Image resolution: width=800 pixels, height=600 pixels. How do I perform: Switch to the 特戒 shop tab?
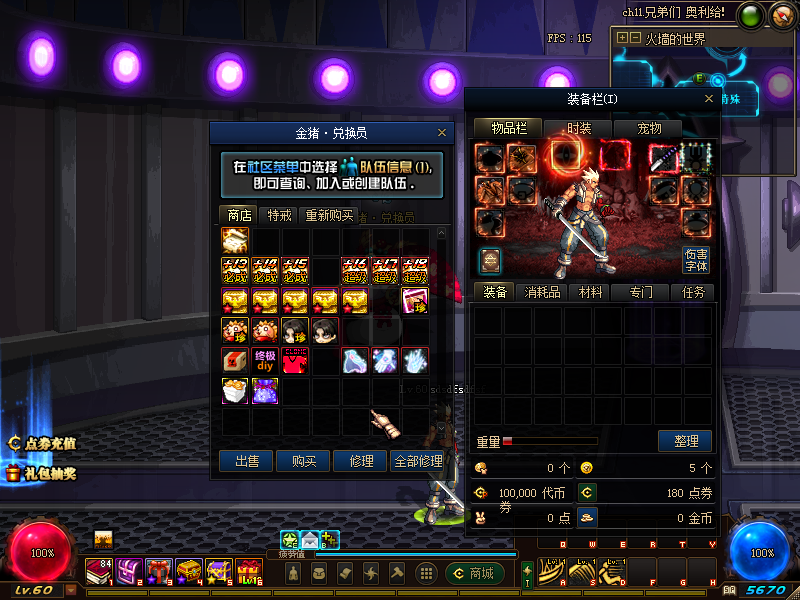click(278, 215)
